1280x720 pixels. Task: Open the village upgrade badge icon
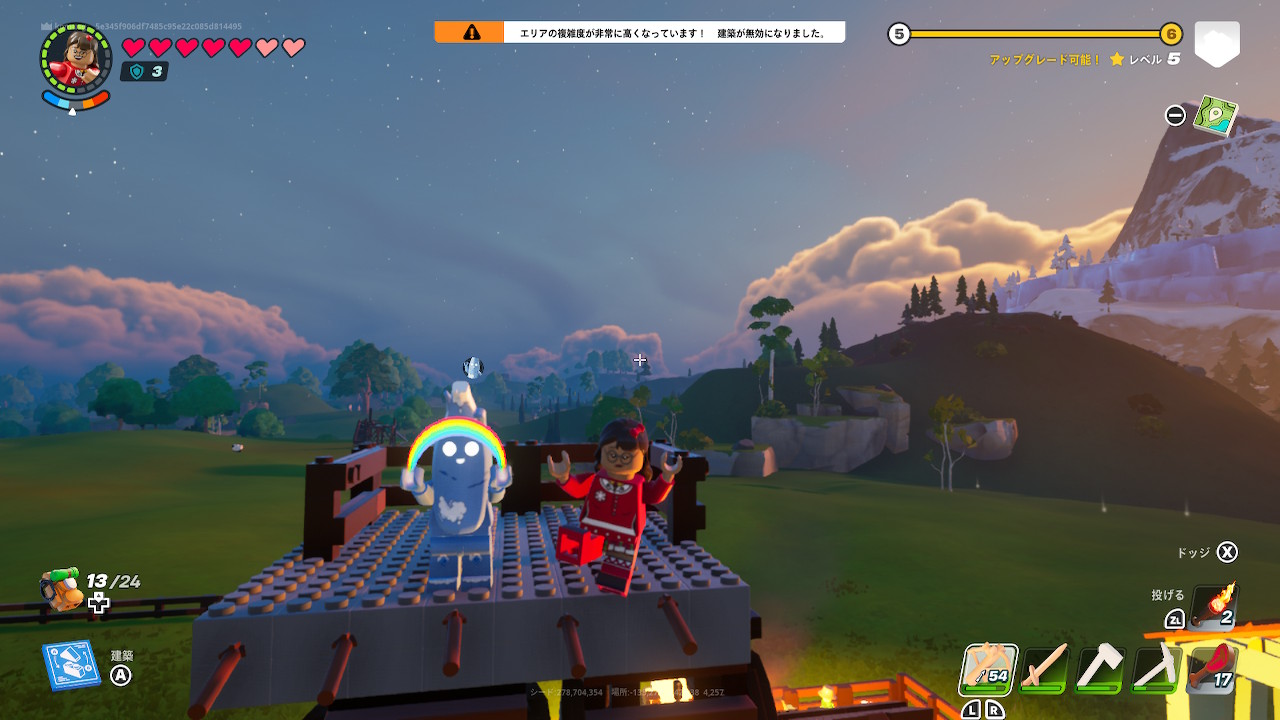[x=1217, y=44]
